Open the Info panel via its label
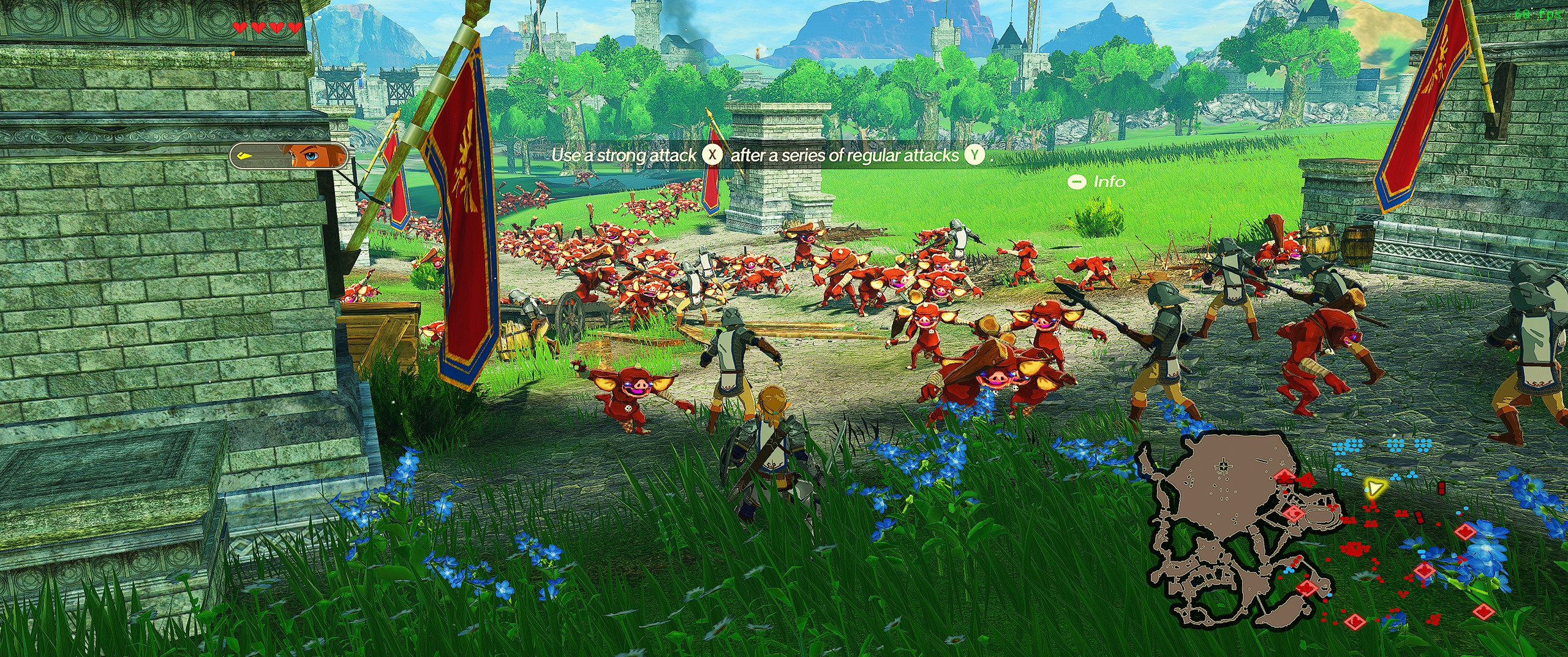 (x=1096, y=182)
